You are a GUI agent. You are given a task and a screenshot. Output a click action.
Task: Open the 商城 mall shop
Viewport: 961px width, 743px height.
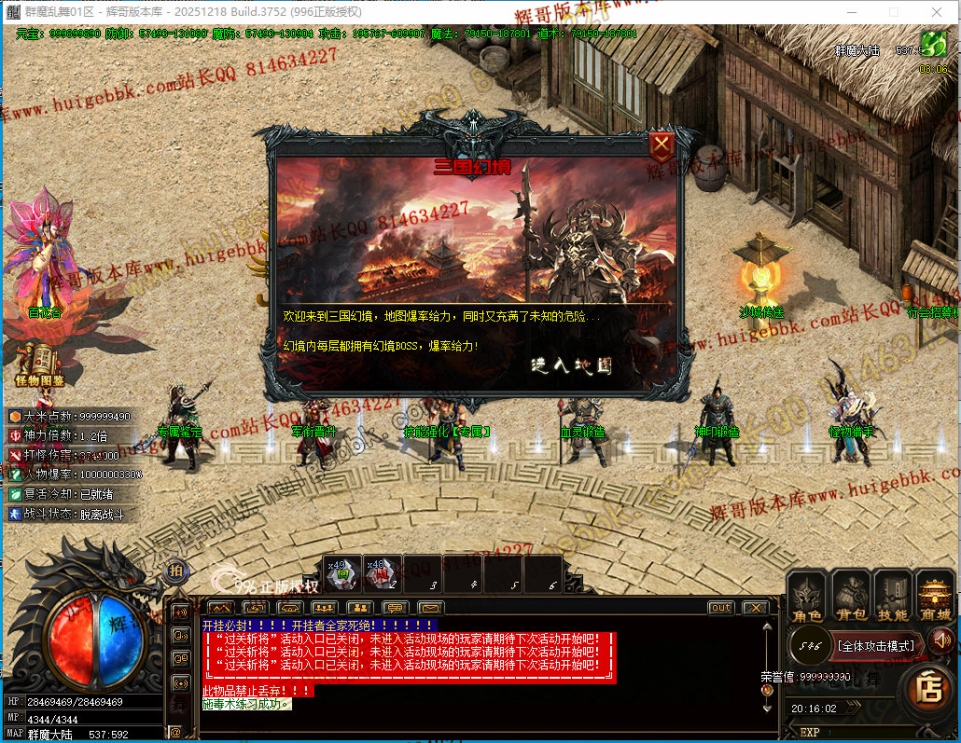[x=936, y=597]
